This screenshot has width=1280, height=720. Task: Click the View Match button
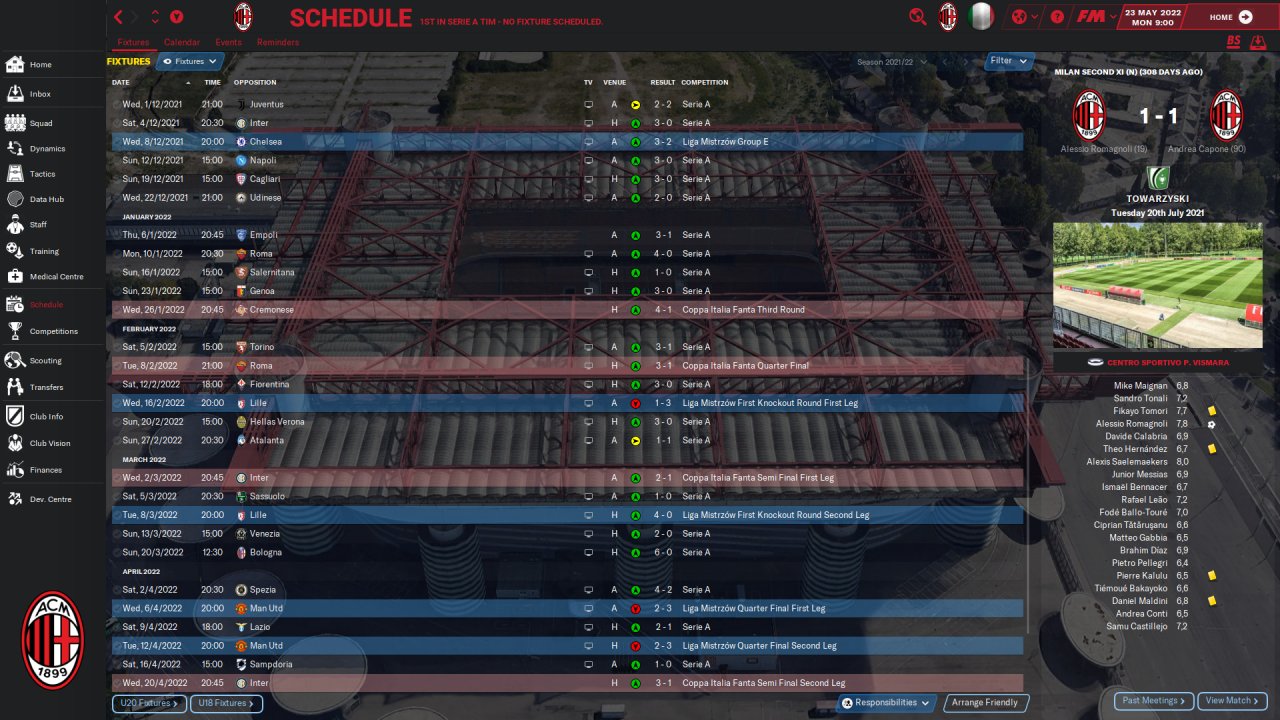point(1232,701)
